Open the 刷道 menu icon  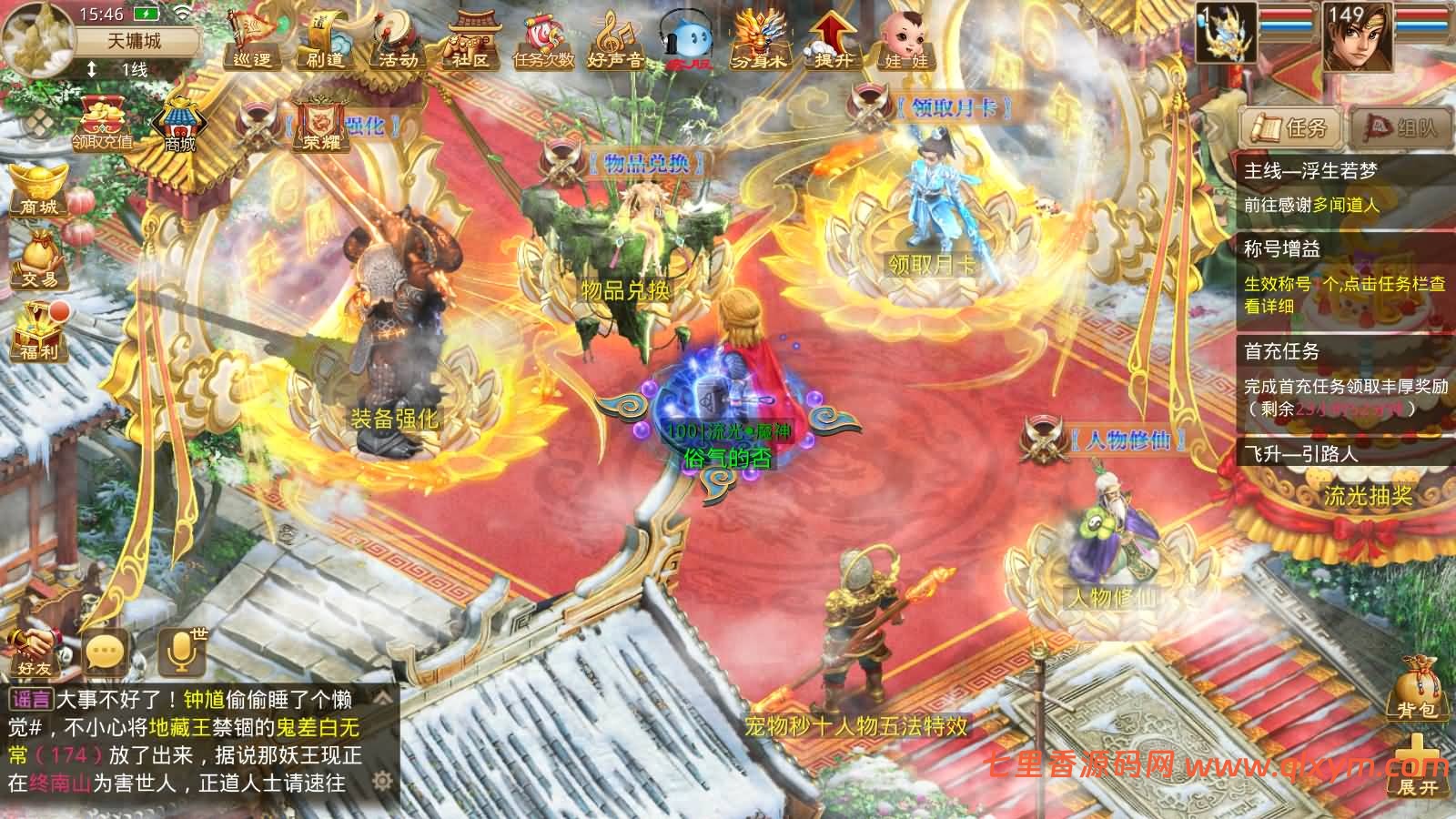click(x=325, y=40)
